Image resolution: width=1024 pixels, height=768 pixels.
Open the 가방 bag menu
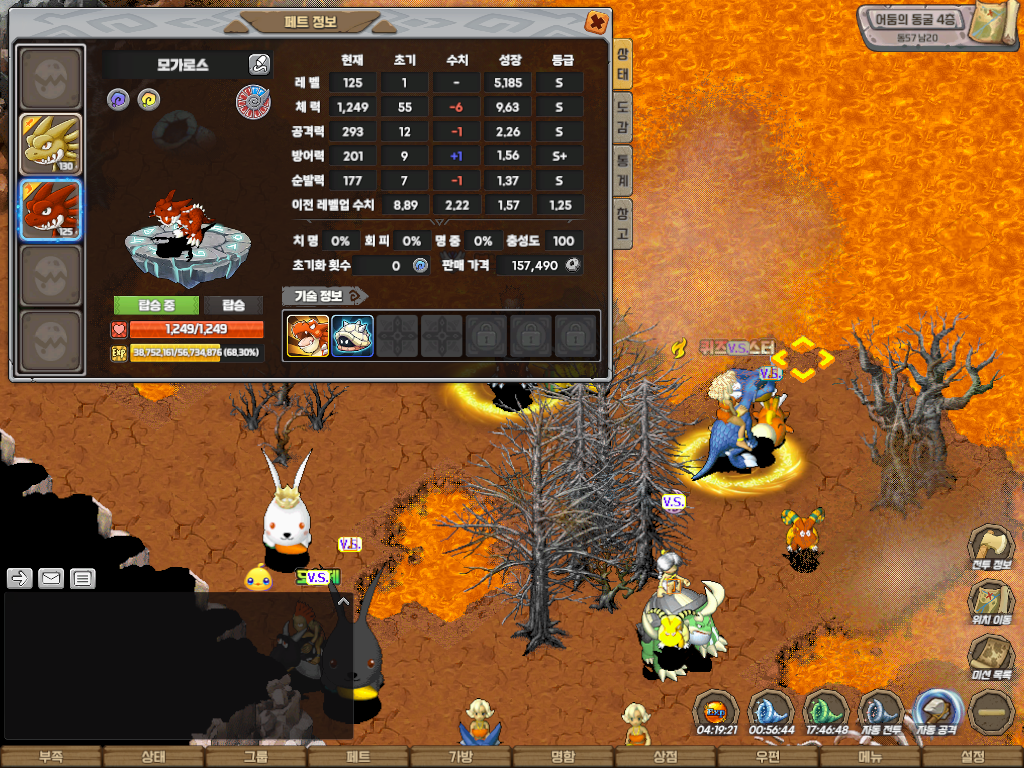[x=460, y=757]
